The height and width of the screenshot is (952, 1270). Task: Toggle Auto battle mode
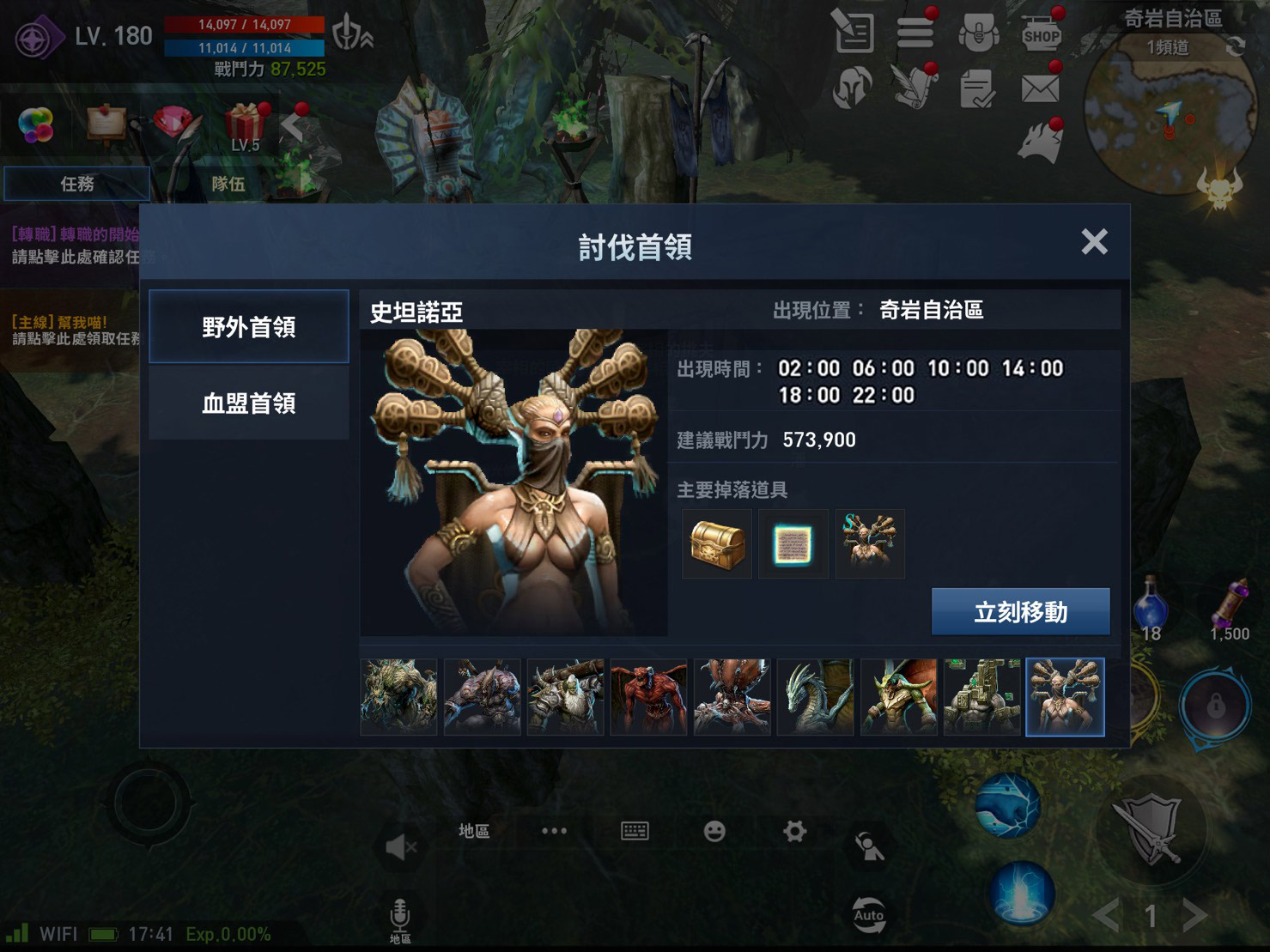(x=869, y=915)
